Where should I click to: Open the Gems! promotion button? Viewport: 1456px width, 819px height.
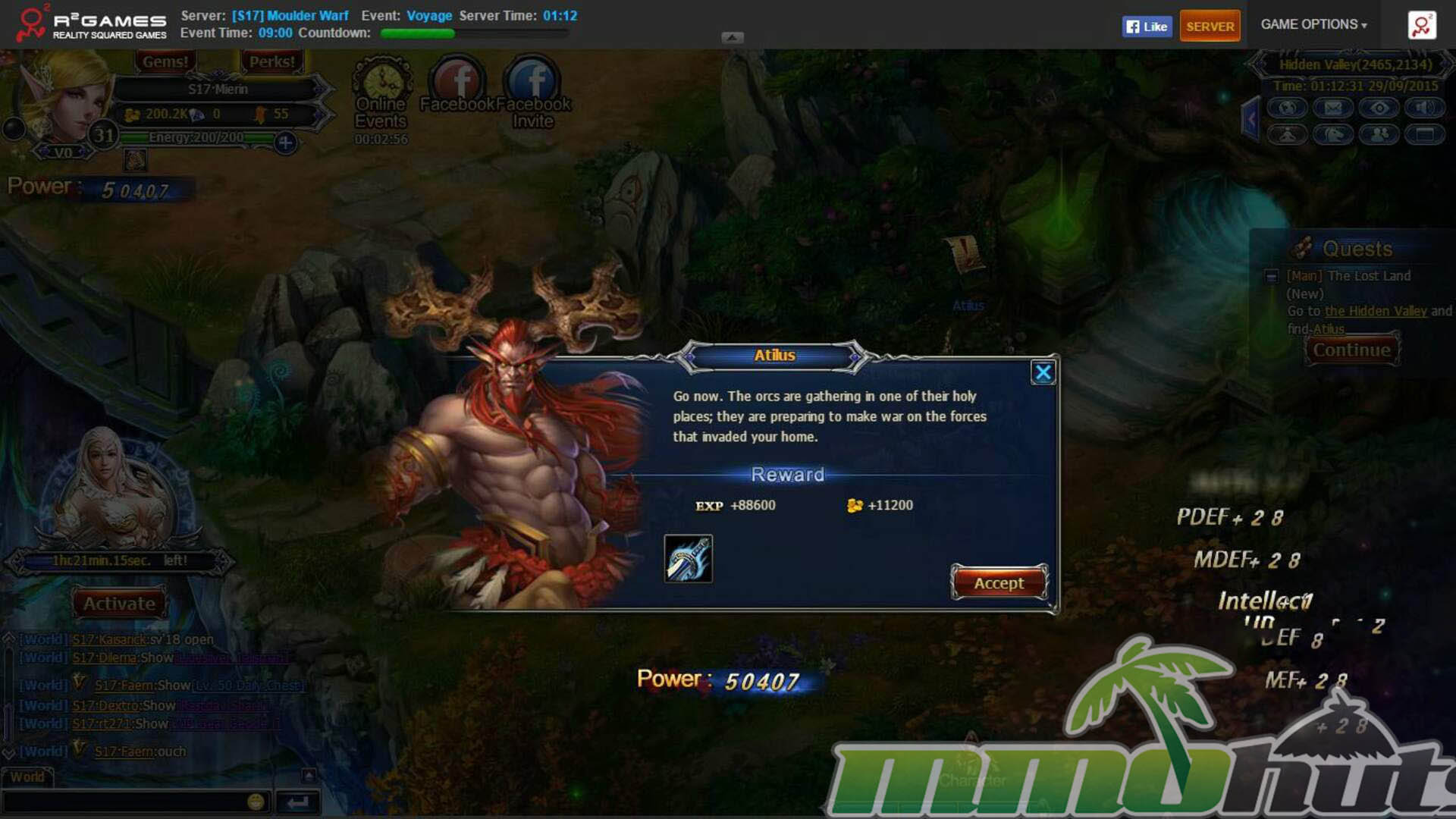[x=165, y=62]
